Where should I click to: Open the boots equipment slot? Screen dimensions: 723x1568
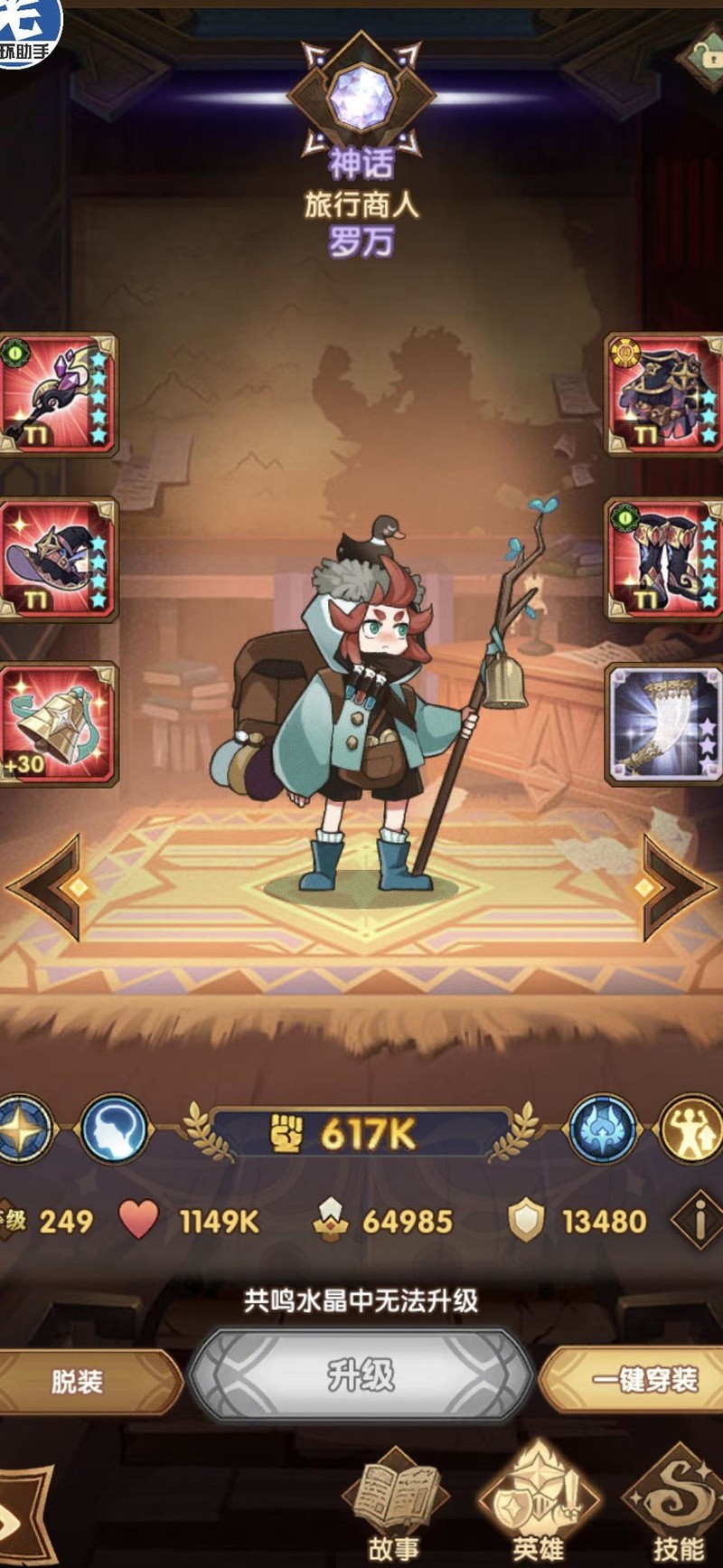pyautogui.click(x=664, y=559)
